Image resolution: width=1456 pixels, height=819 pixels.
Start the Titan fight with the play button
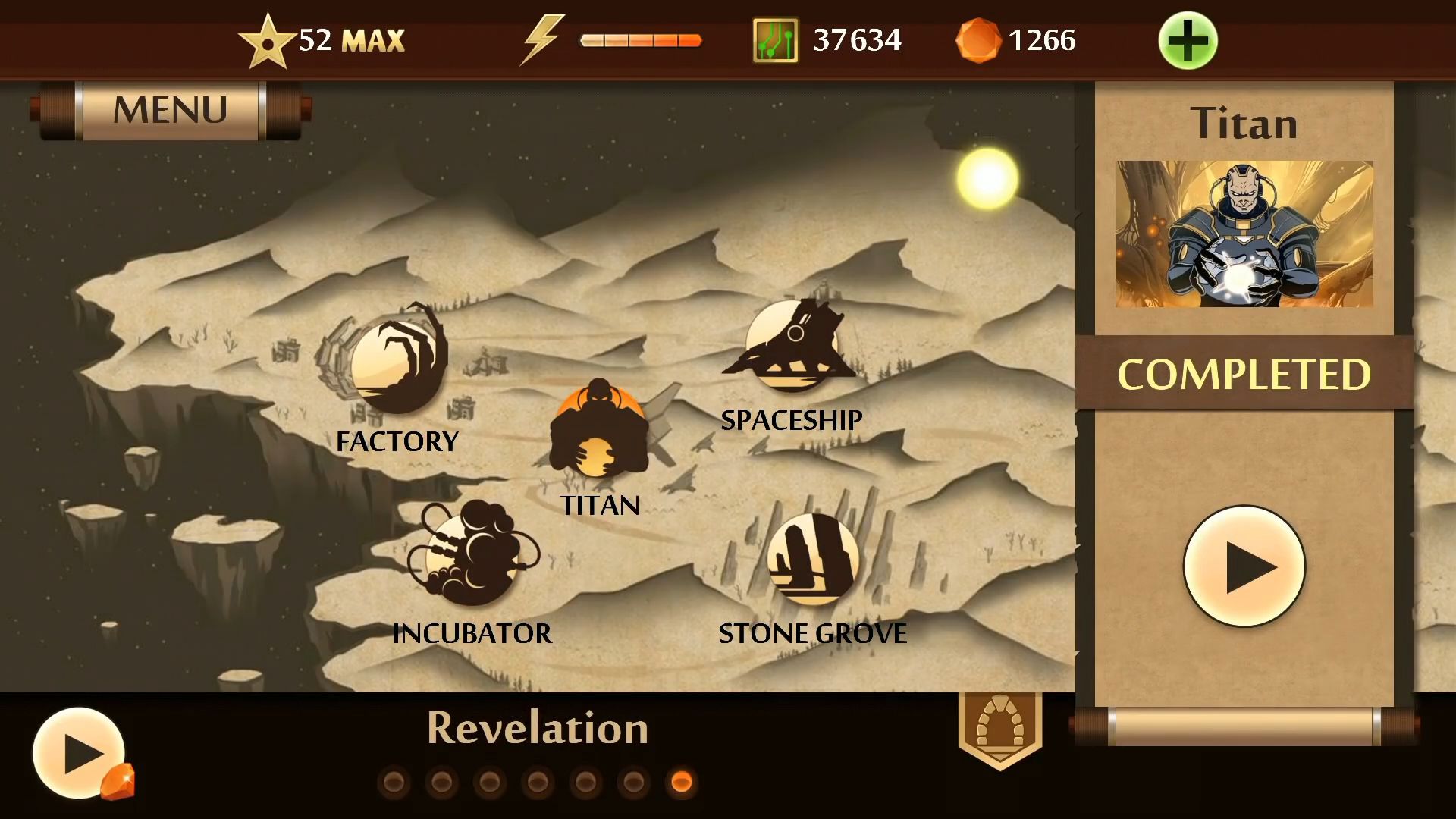click(x=1244, y=566)
